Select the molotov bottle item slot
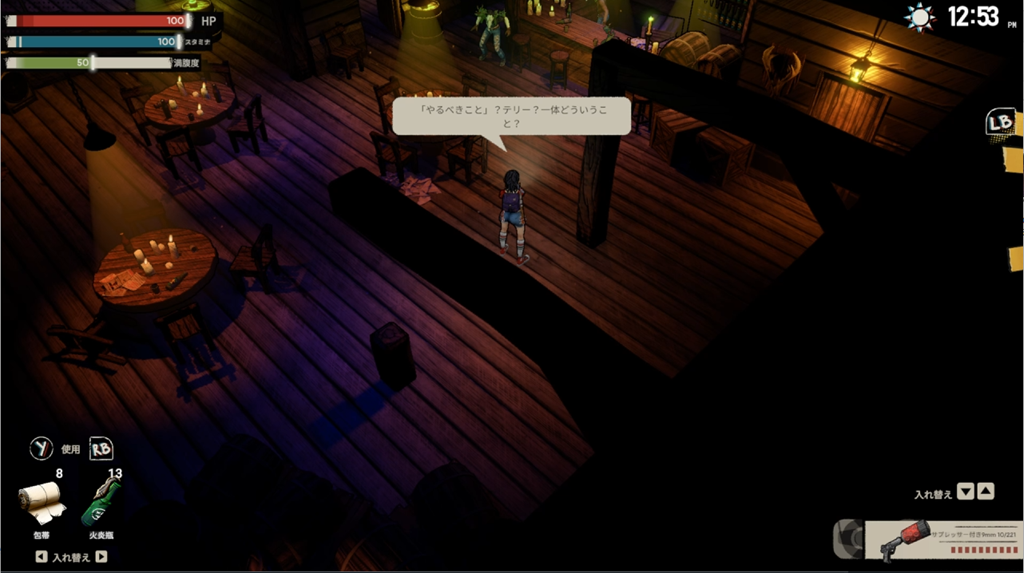1024x573 pixels. [x=102, y=501]
